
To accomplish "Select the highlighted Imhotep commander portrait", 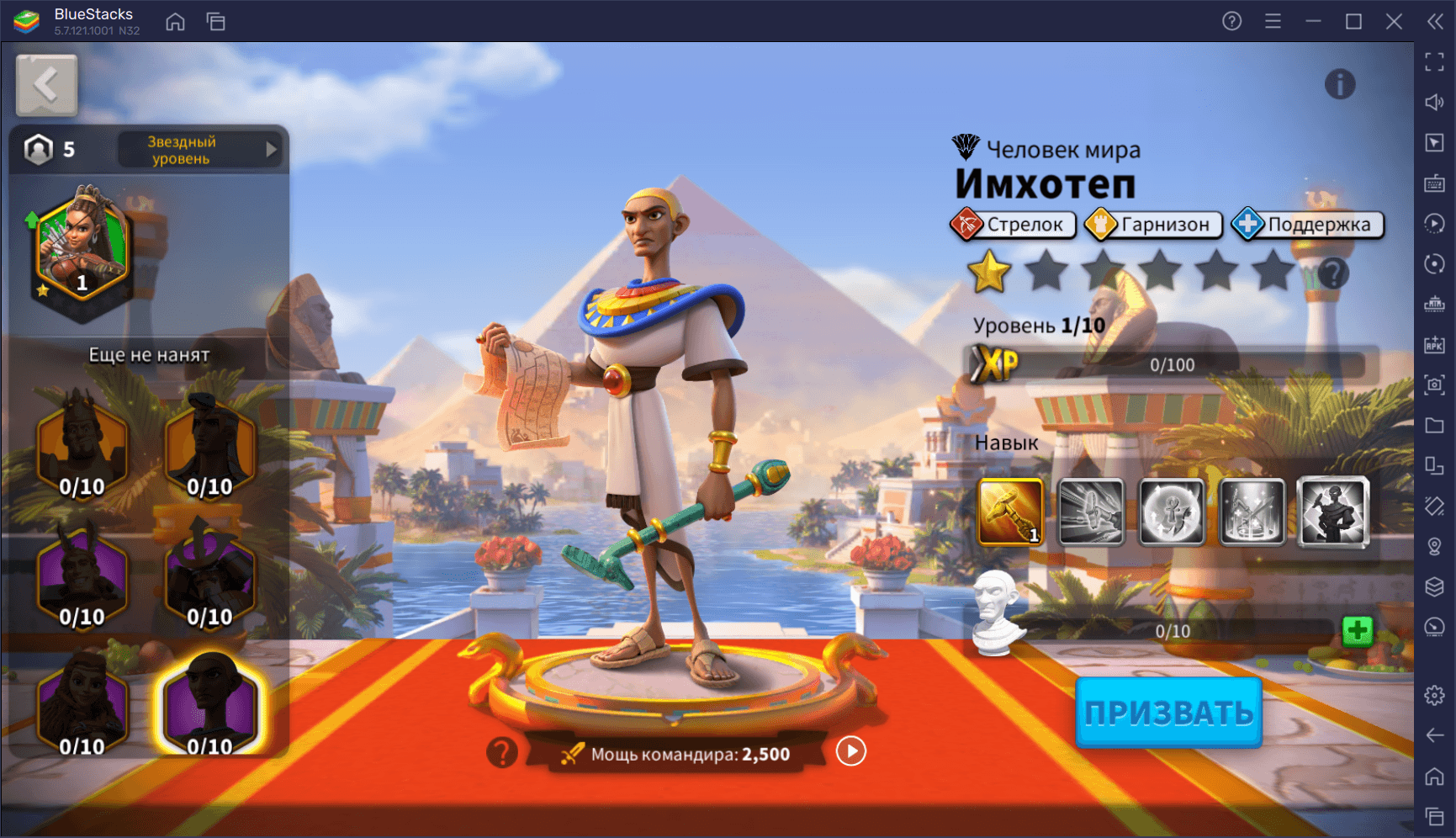I will (x=210, y=705).
